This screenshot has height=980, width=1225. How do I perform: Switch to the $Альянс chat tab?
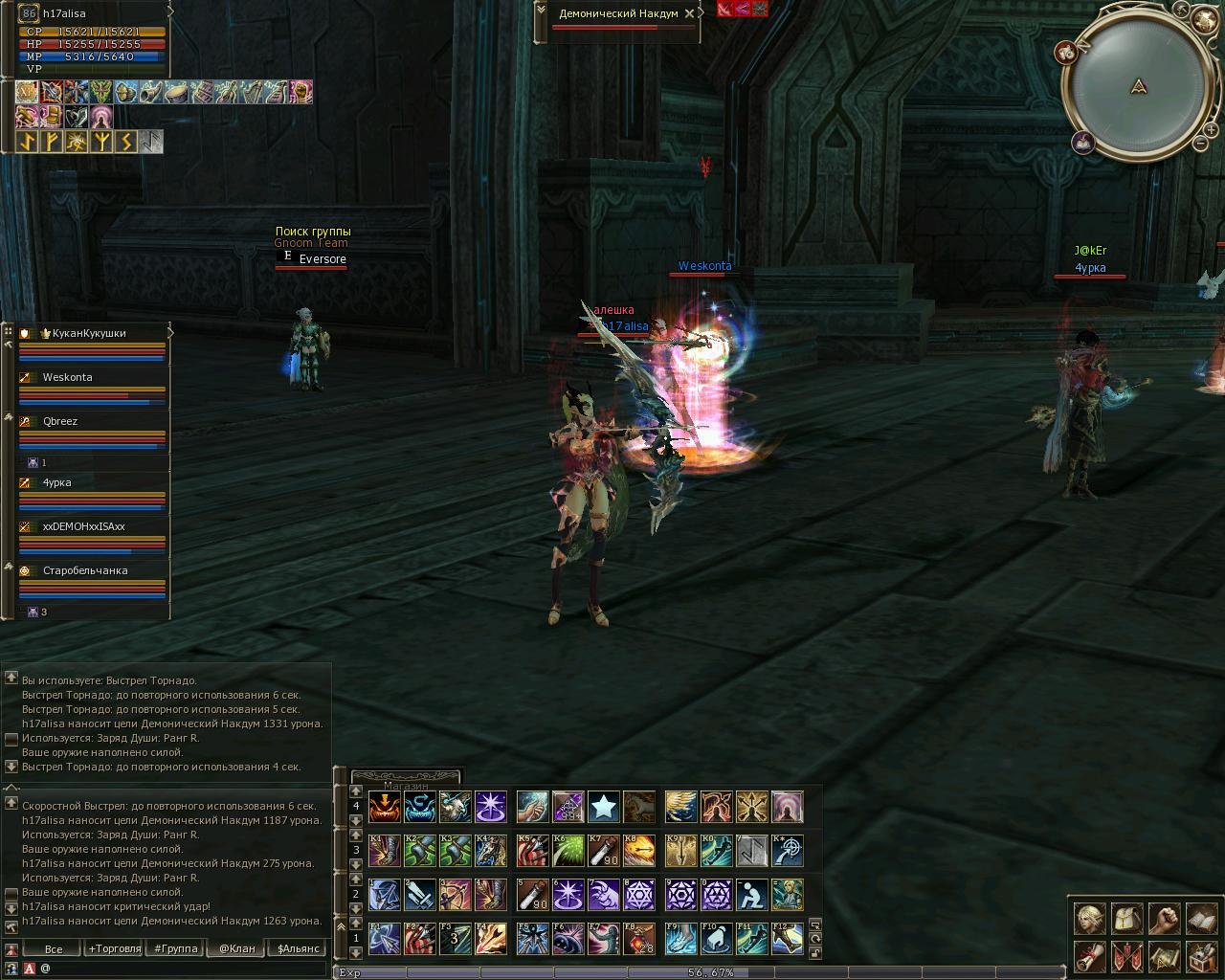pos(299,949)
